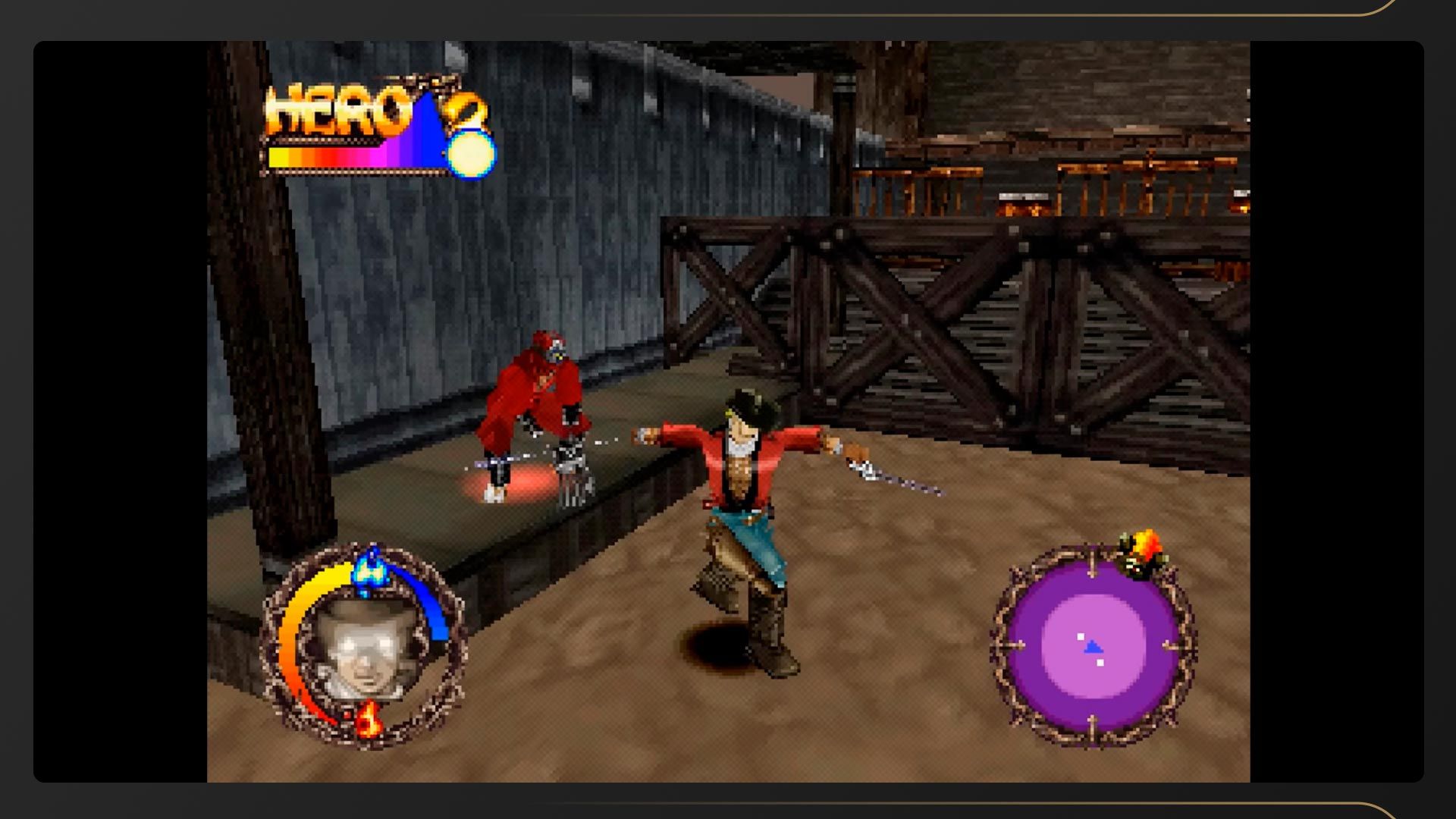Select the burning skull icon on radar
The width and height of the screenshot is (1456, 819).
click(1141, 554)
